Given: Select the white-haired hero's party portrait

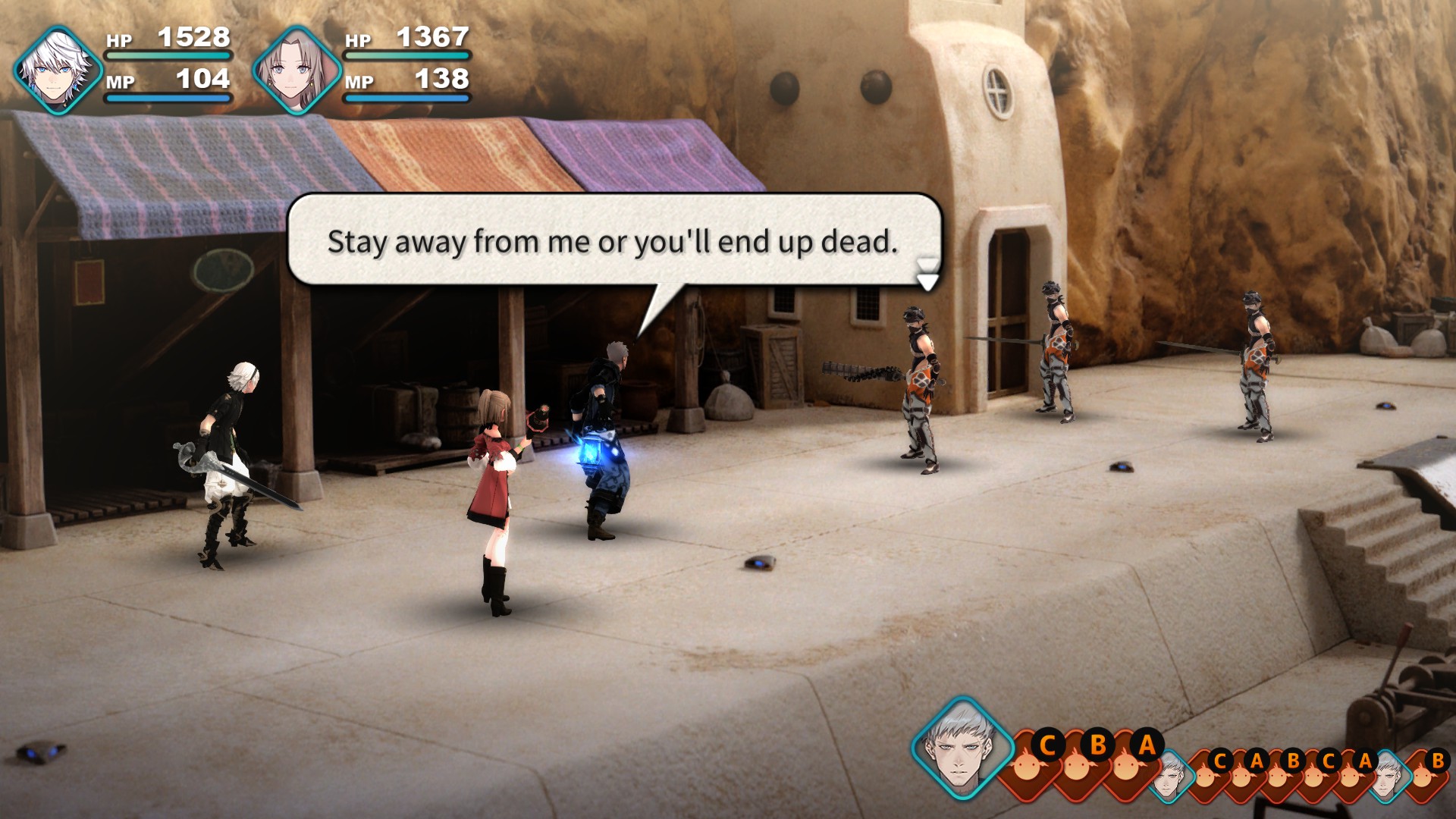Looking at the screenshot, I should (x=57, y=70).
